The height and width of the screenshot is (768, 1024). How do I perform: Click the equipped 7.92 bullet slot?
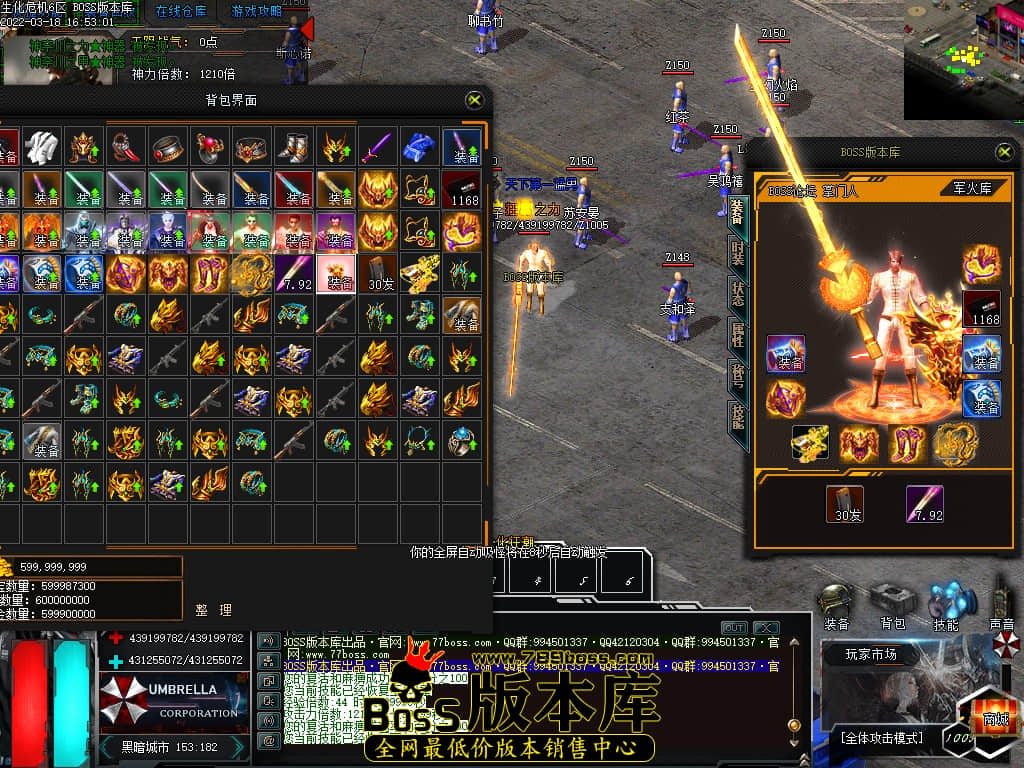tap(924, 504)
